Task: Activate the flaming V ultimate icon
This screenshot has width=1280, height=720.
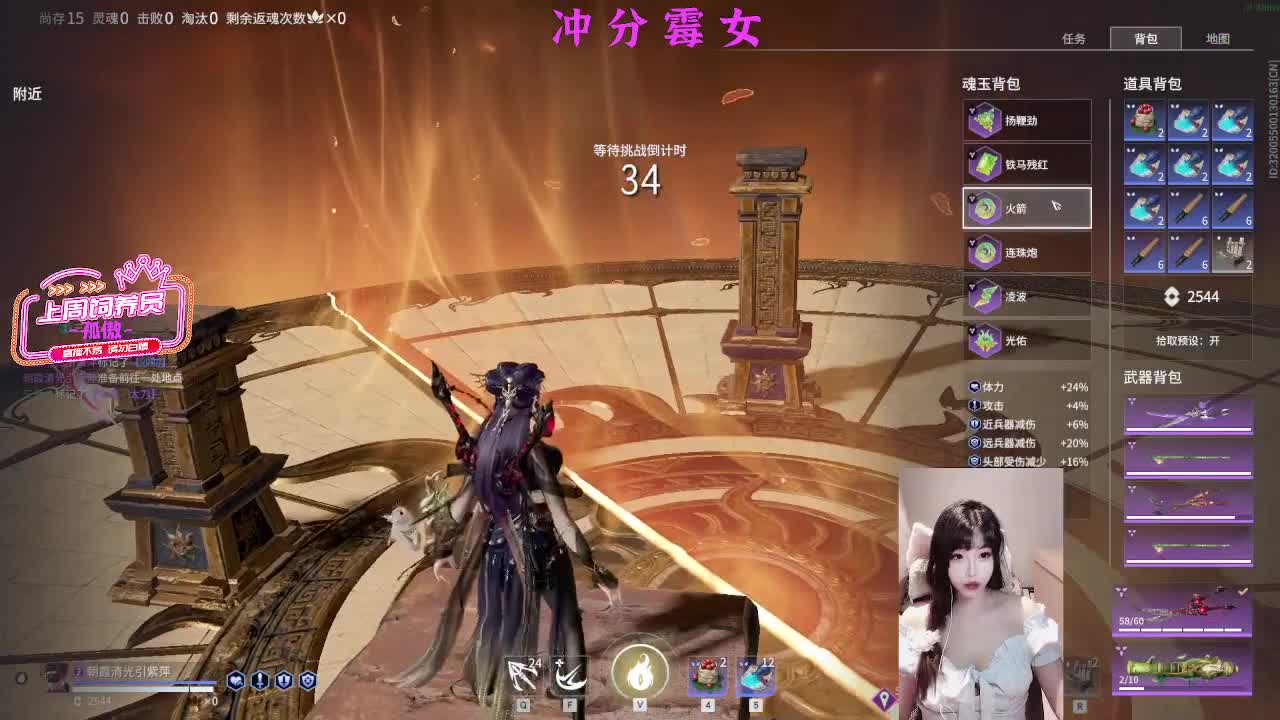Action: pyautogui.click(x=640, y=673)
